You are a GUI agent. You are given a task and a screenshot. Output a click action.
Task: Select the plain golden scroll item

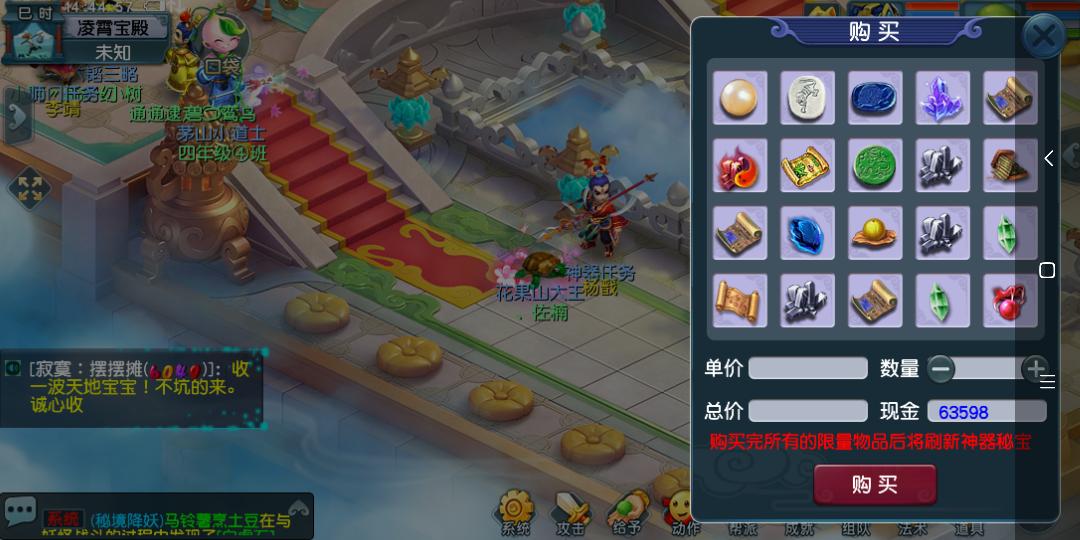[x=740, y=301]
